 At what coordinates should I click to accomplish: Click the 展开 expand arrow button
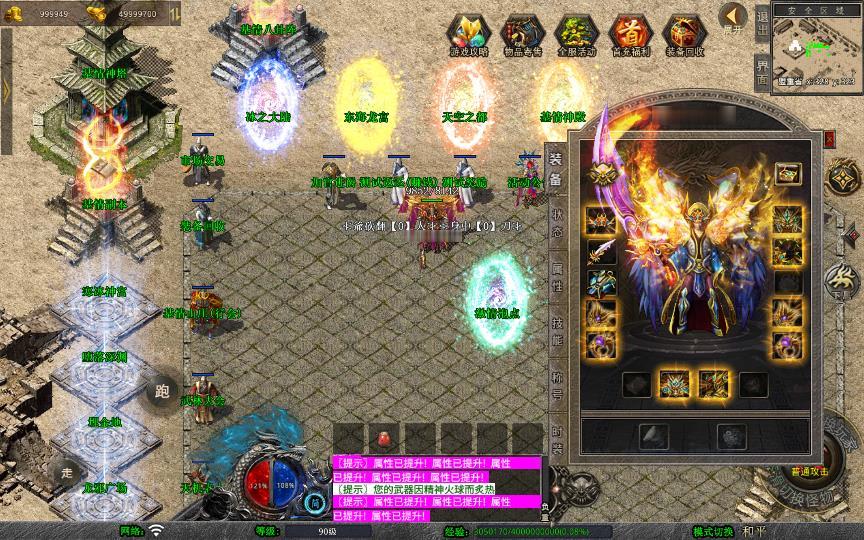734,18
